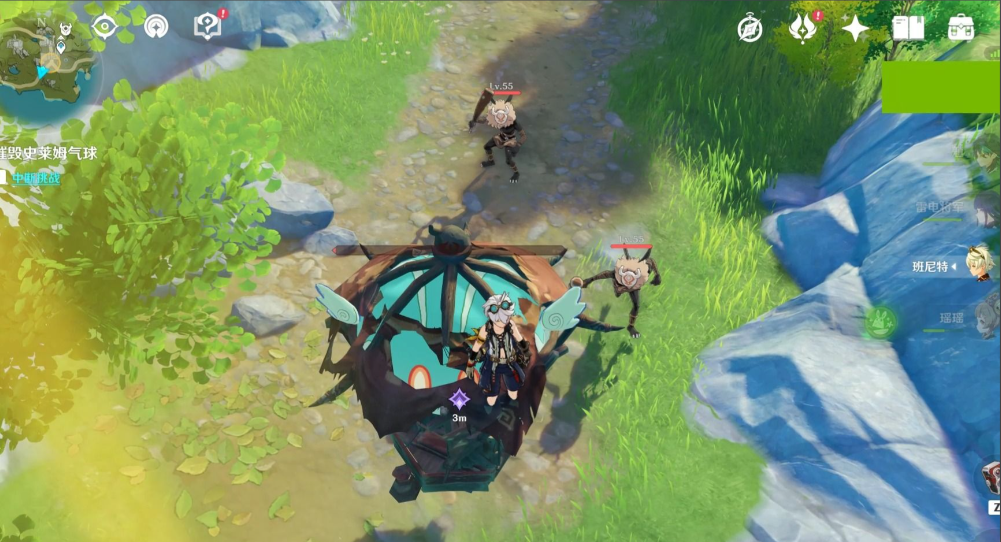Interrupt the challenge via 中断挑战
This screenshot has width=1001, height=542.
click(x=36, y=179)
